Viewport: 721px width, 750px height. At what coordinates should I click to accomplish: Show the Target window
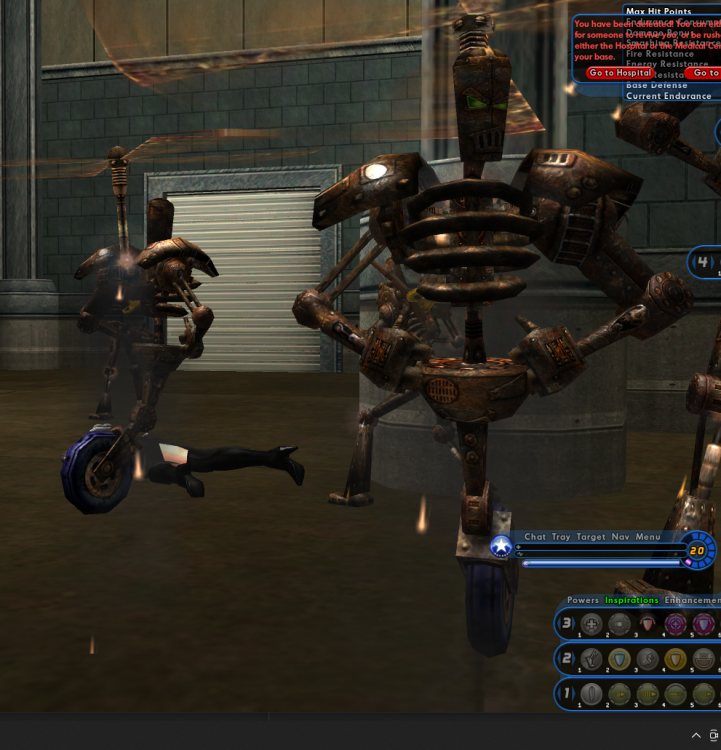[x=591, y=537]
